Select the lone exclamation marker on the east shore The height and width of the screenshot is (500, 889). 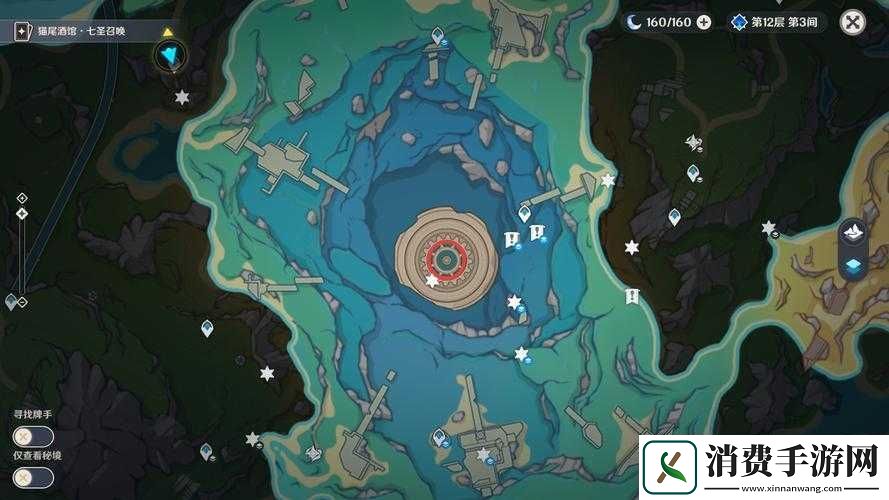[632, 296]
